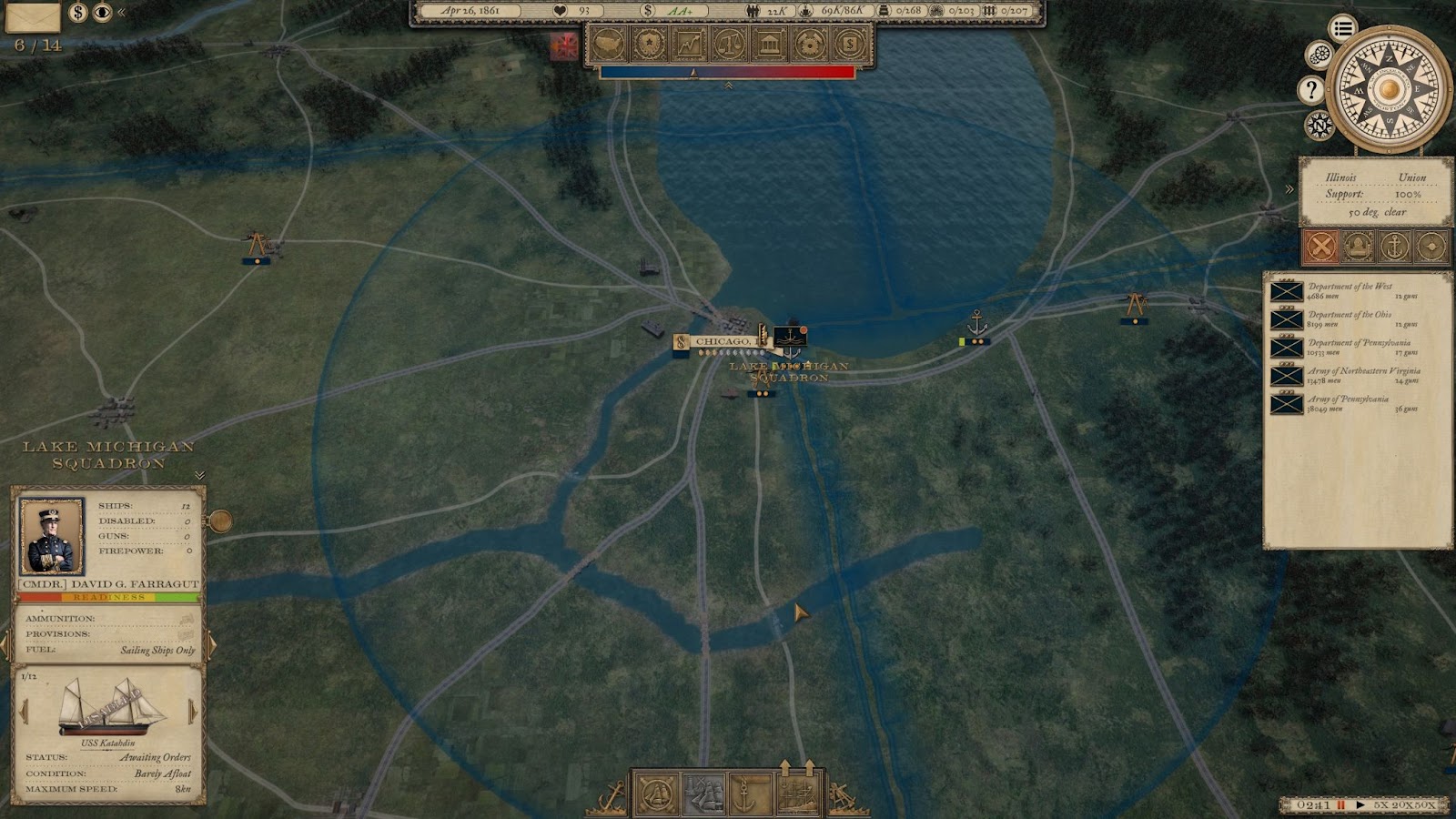1456x819 pixels.
Task: Toggle the crossed cannons army filter
Action: pos(1321,246)
